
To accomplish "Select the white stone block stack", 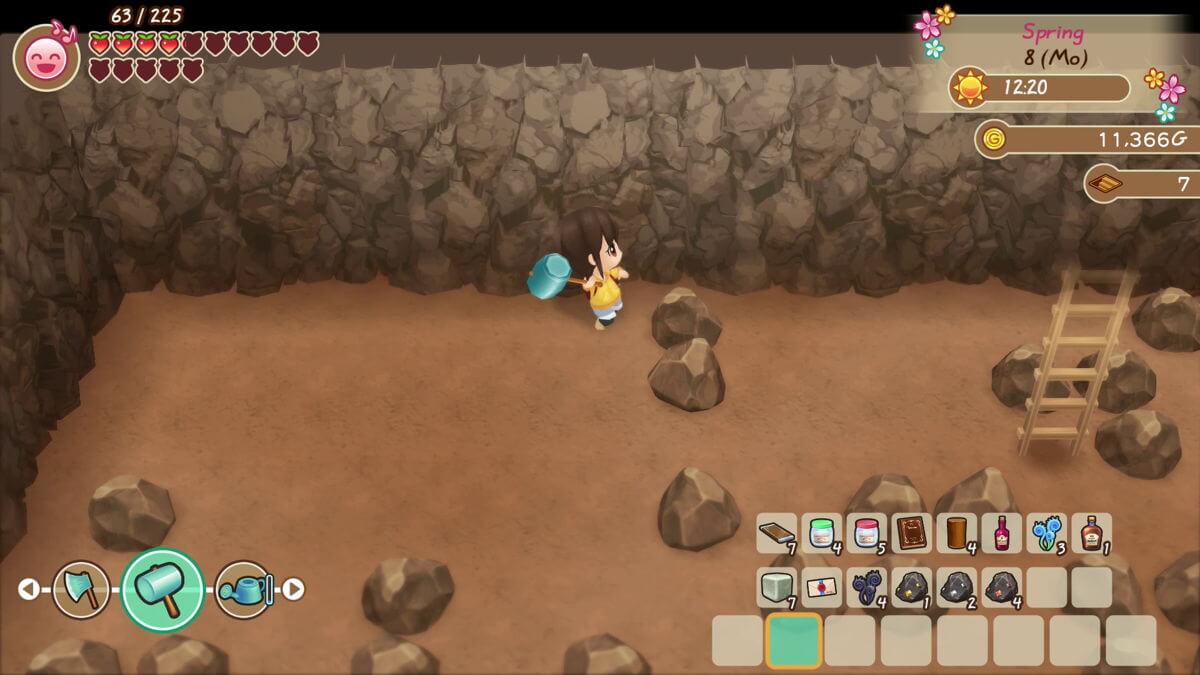I will (x=777, y=588).
